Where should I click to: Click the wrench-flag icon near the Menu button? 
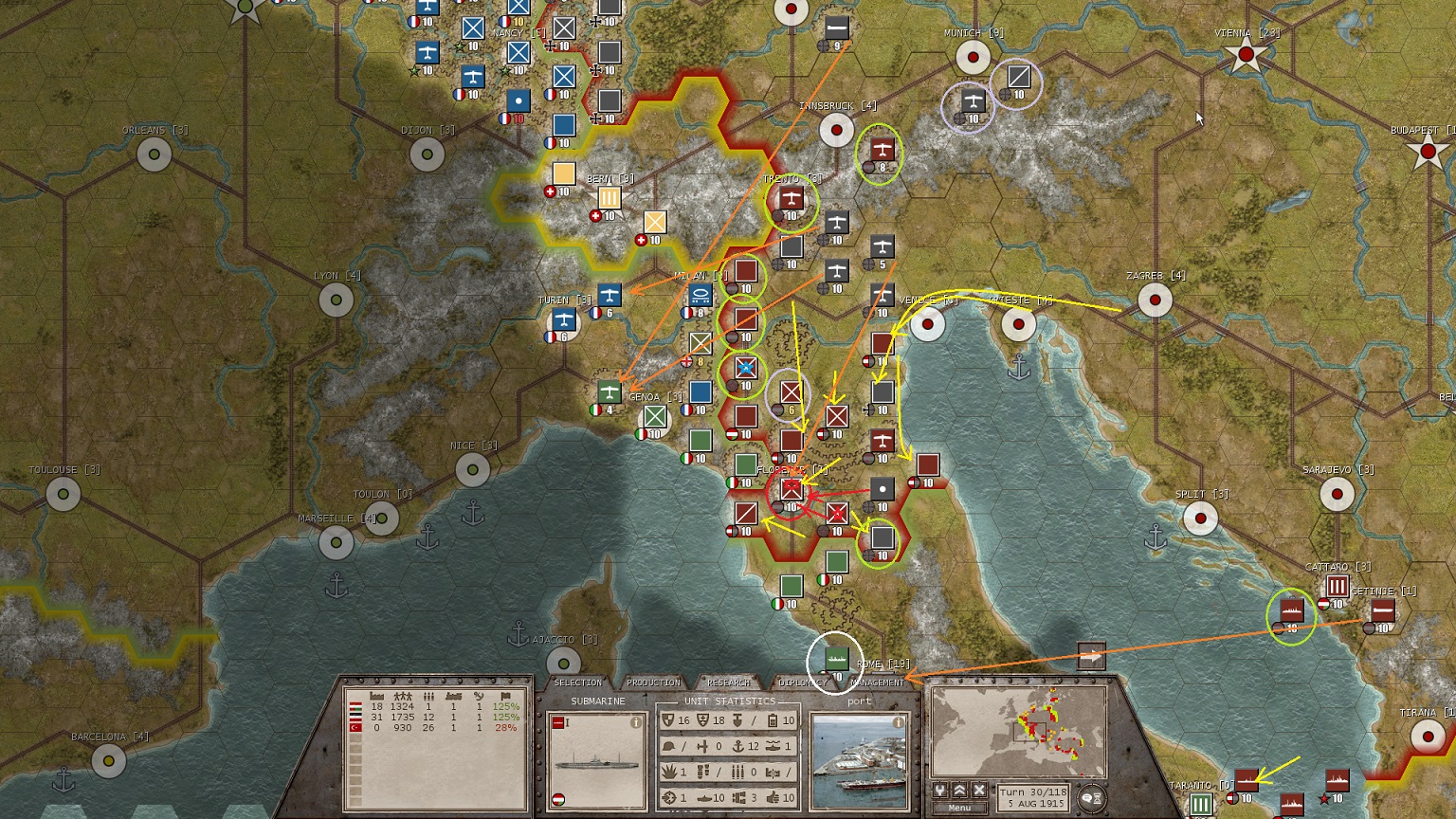(x=940, y=791)
